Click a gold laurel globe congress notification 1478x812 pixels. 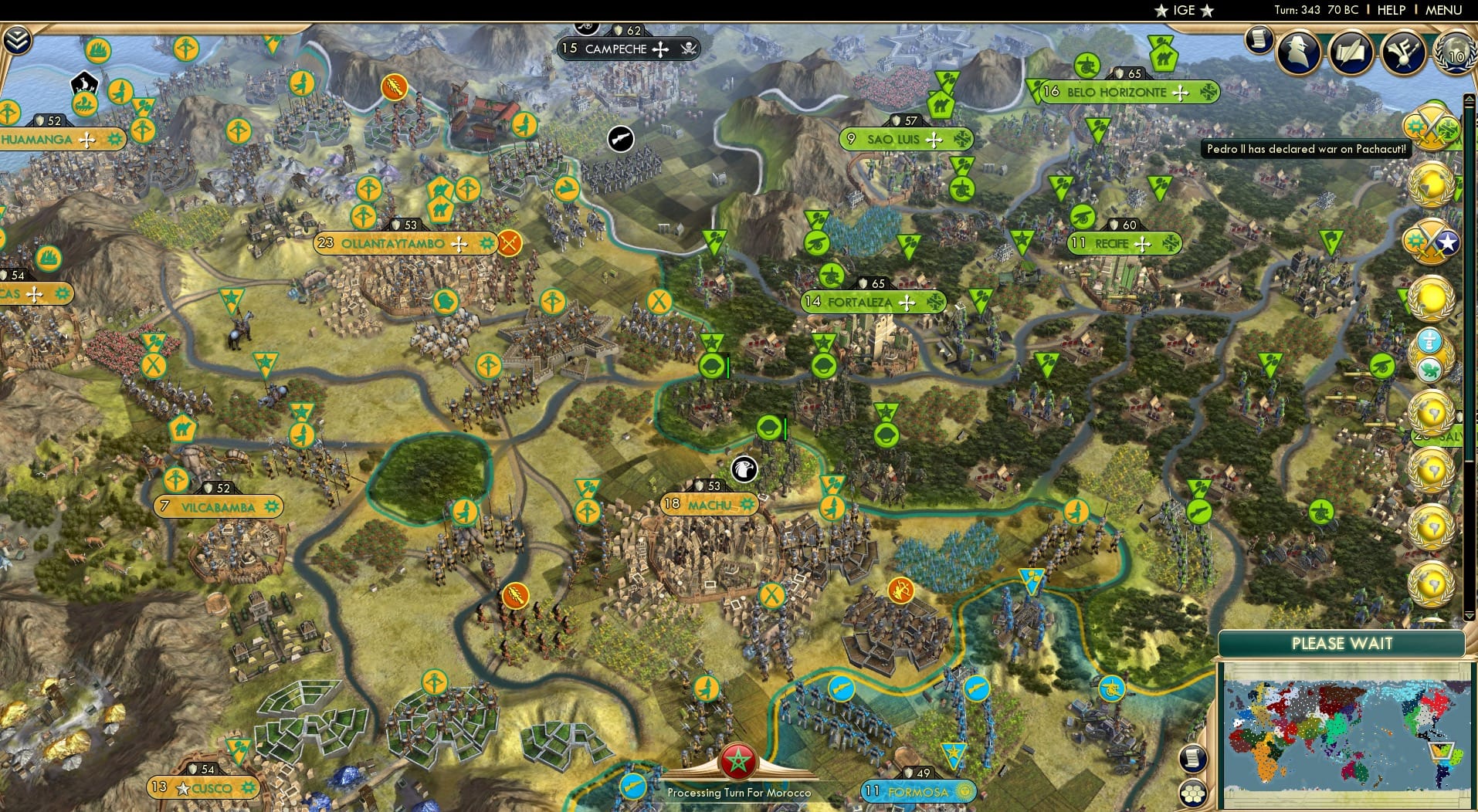pos(1428,185)
